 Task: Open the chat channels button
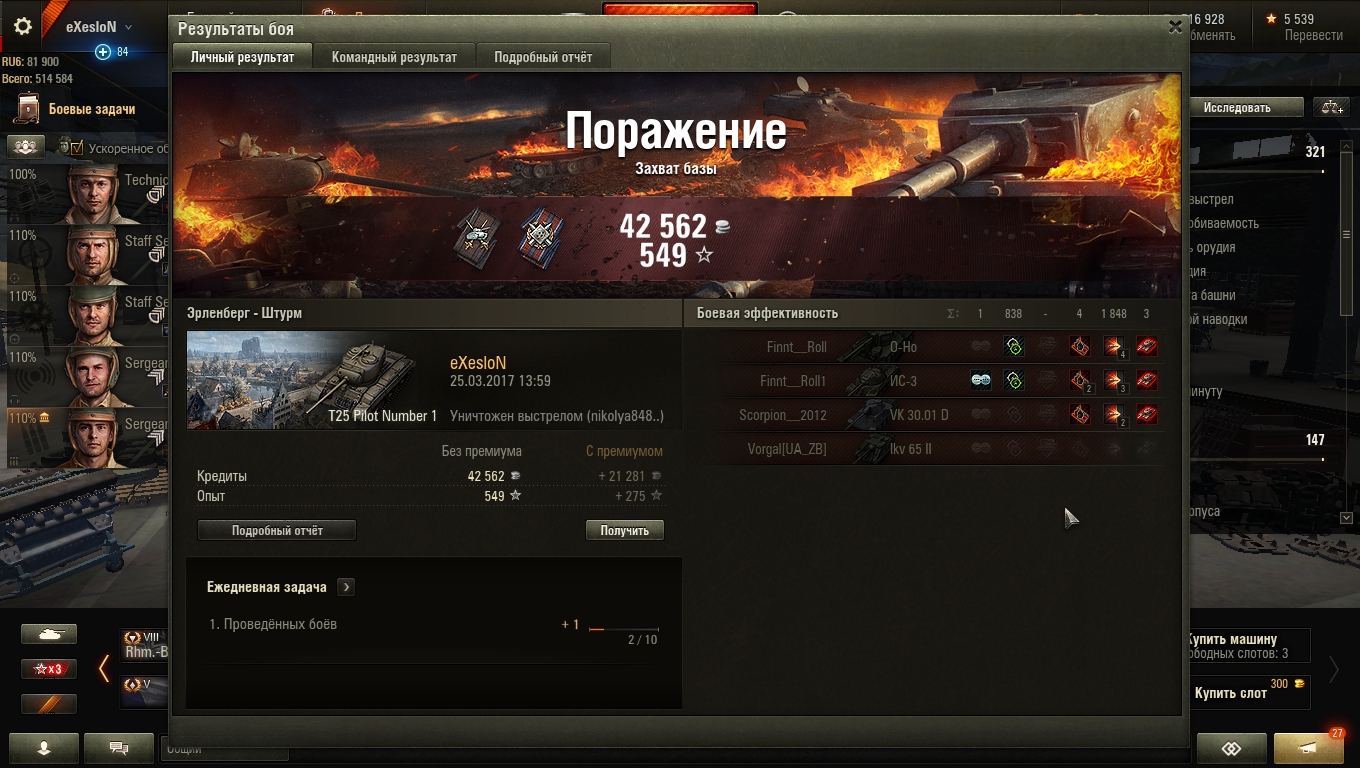click(x=119, y=748)
